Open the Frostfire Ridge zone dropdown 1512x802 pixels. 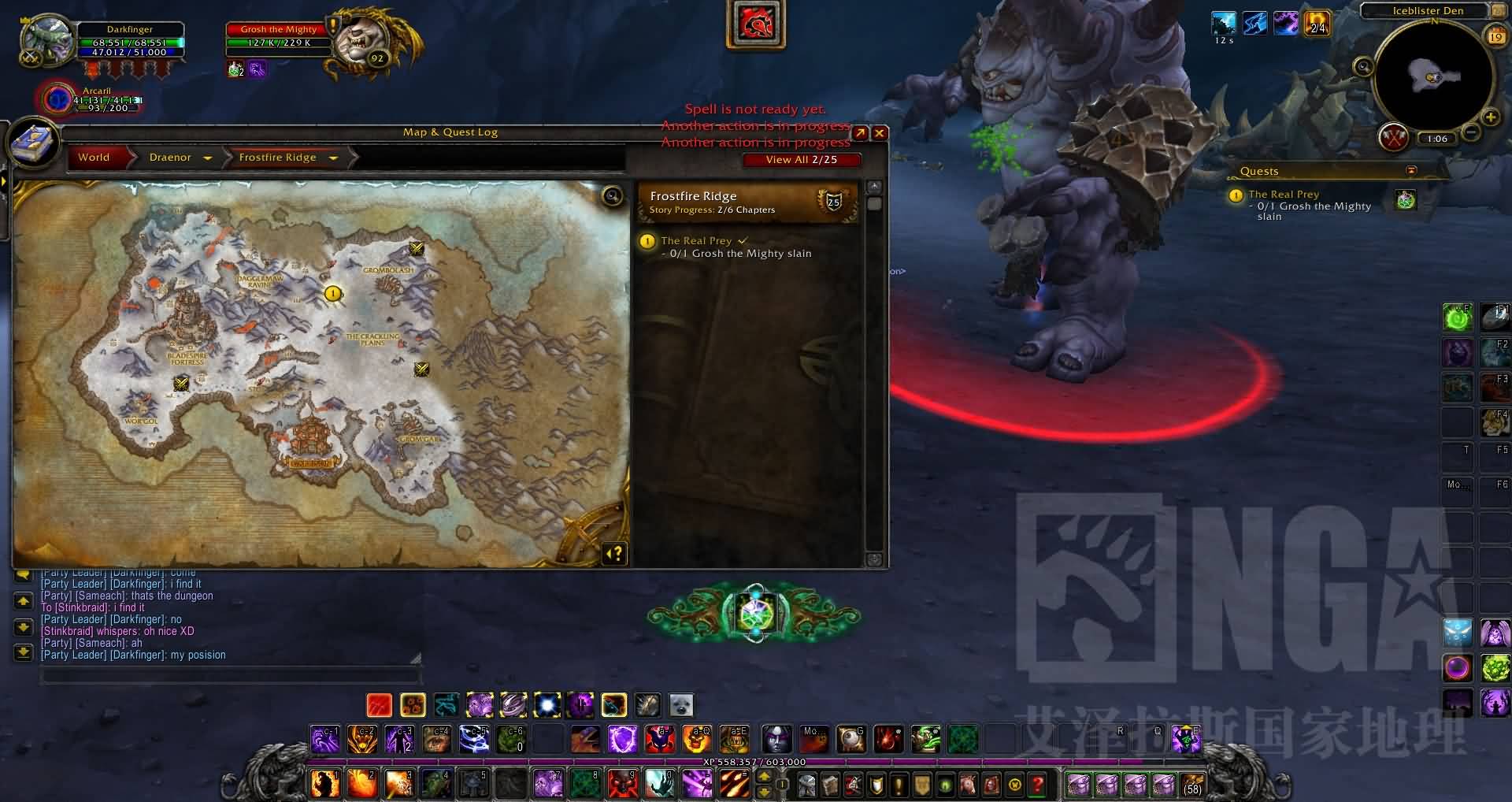pyautogui.click(x=333, y=158)
